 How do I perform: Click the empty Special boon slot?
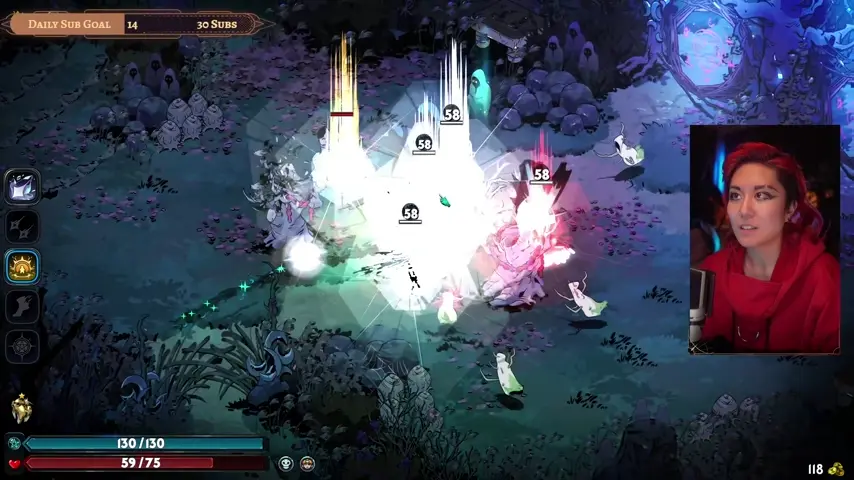[x=22, y=226]
